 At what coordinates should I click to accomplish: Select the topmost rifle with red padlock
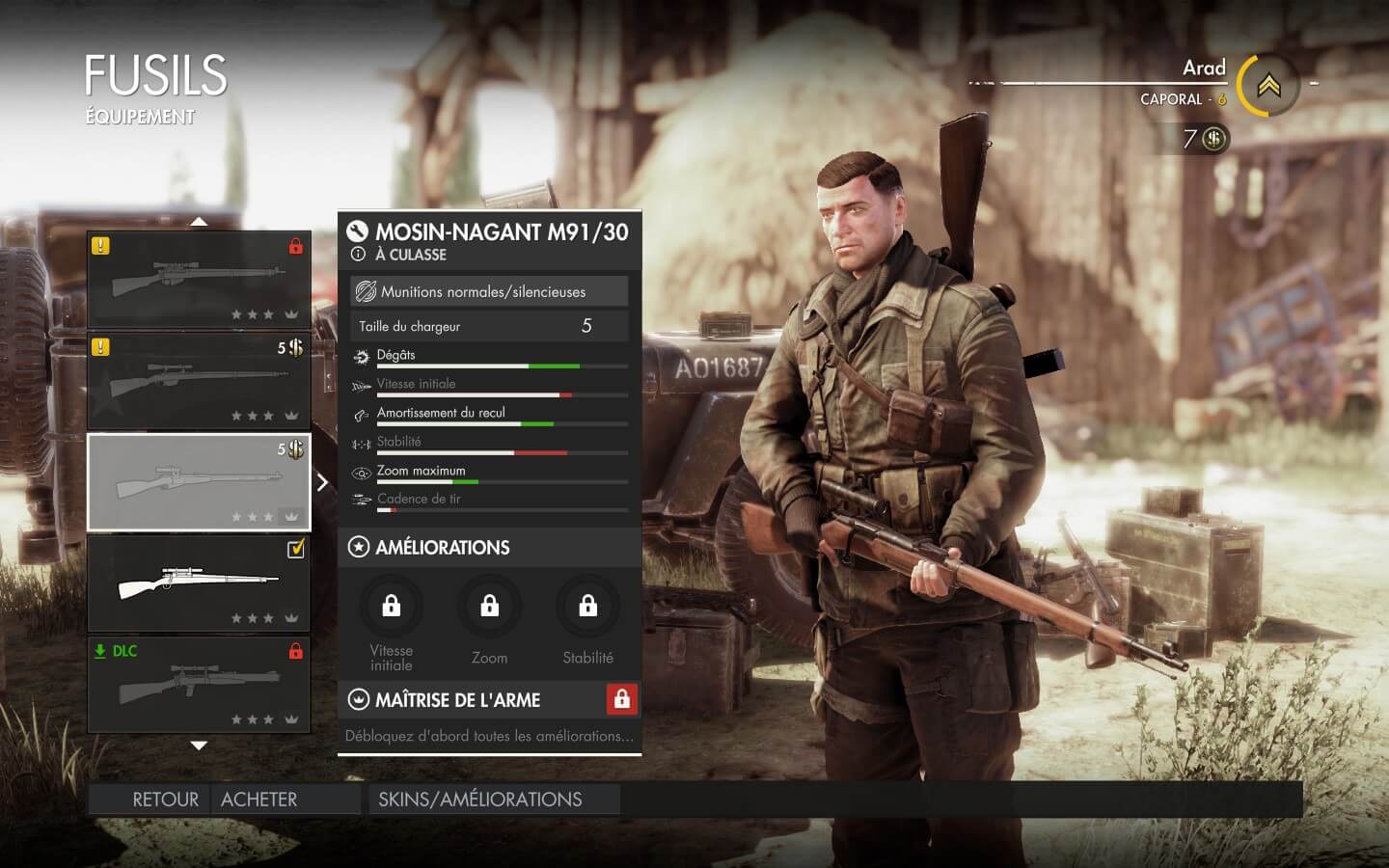tap(199, 279)
